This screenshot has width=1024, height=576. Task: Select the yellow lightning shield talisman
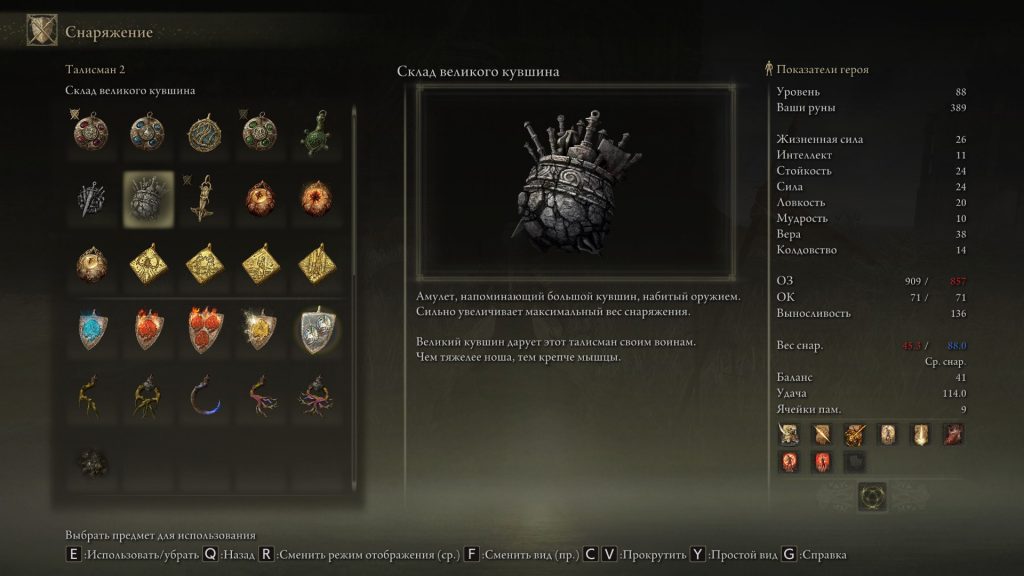261,329
